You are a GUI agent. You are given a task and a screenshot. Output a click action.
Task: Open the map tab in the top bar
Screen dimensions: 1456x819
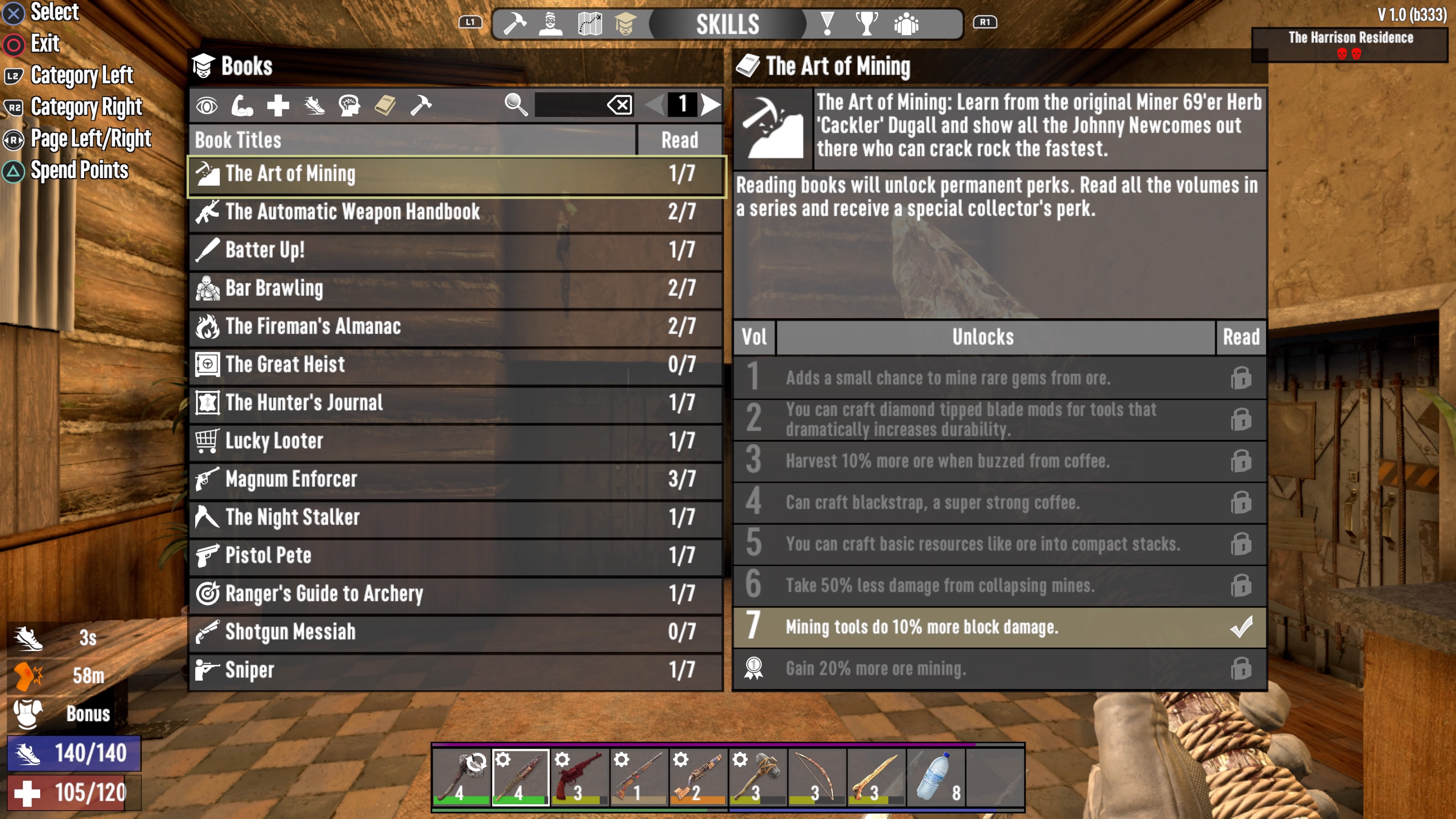(x=590, y=24)
